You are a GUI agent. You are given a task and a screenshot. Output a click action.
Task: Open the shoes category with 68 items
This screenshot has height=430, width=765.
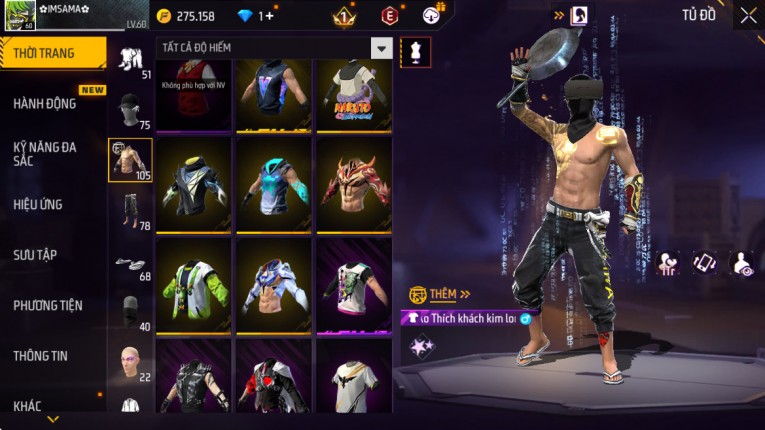pos(131,263)
